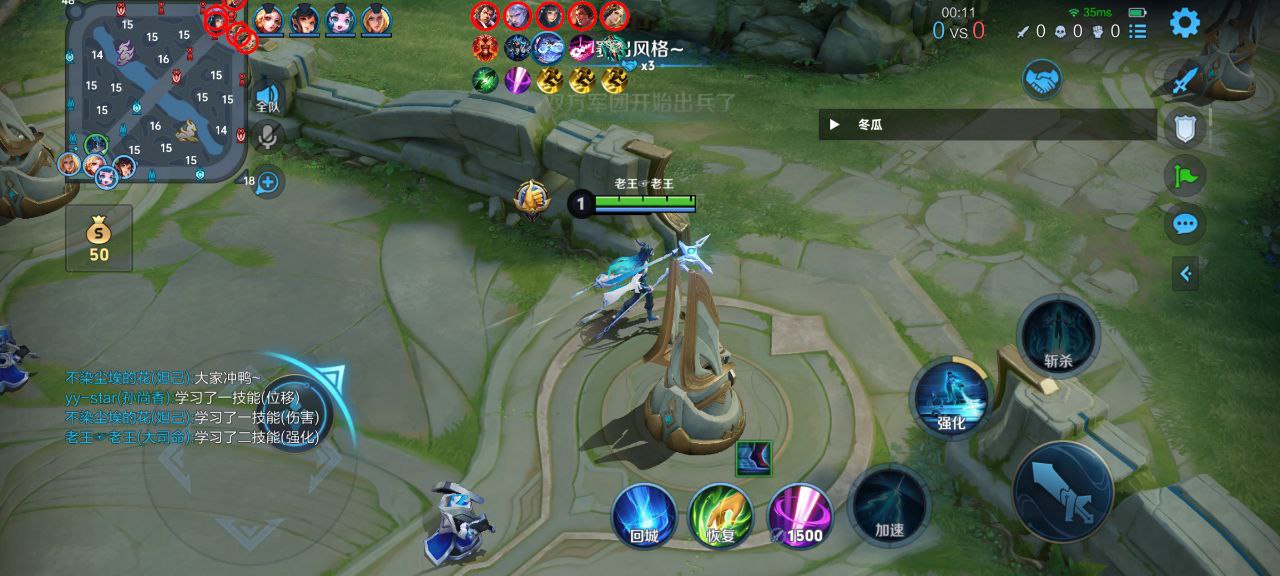Click the handshake icon
The height and width of the screenshot is (576, 1280).
(x=1042, y=79)
